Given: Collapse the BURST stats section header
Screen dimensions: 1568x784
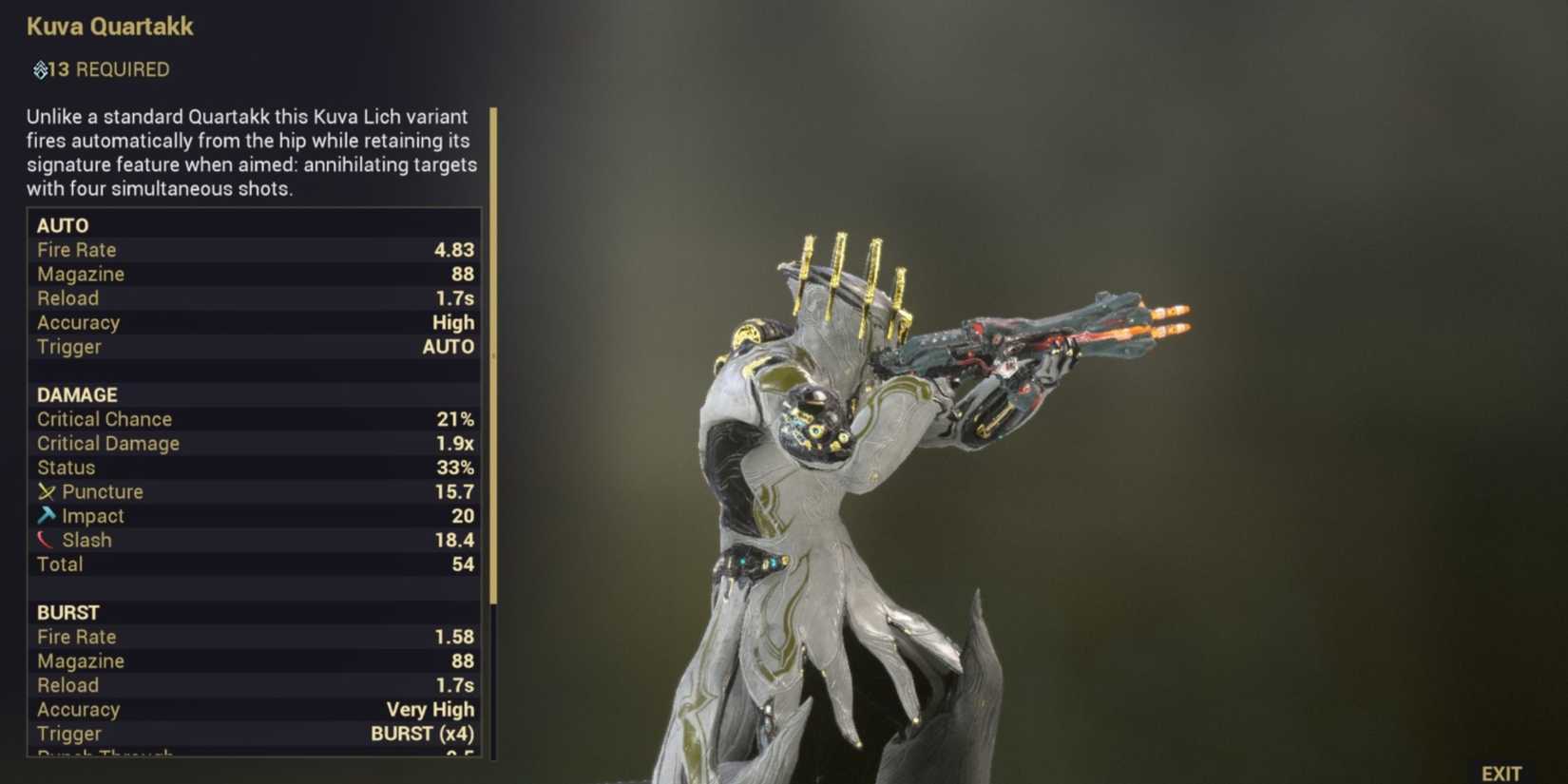Looking at the screenshot, I should click(69, 612).
